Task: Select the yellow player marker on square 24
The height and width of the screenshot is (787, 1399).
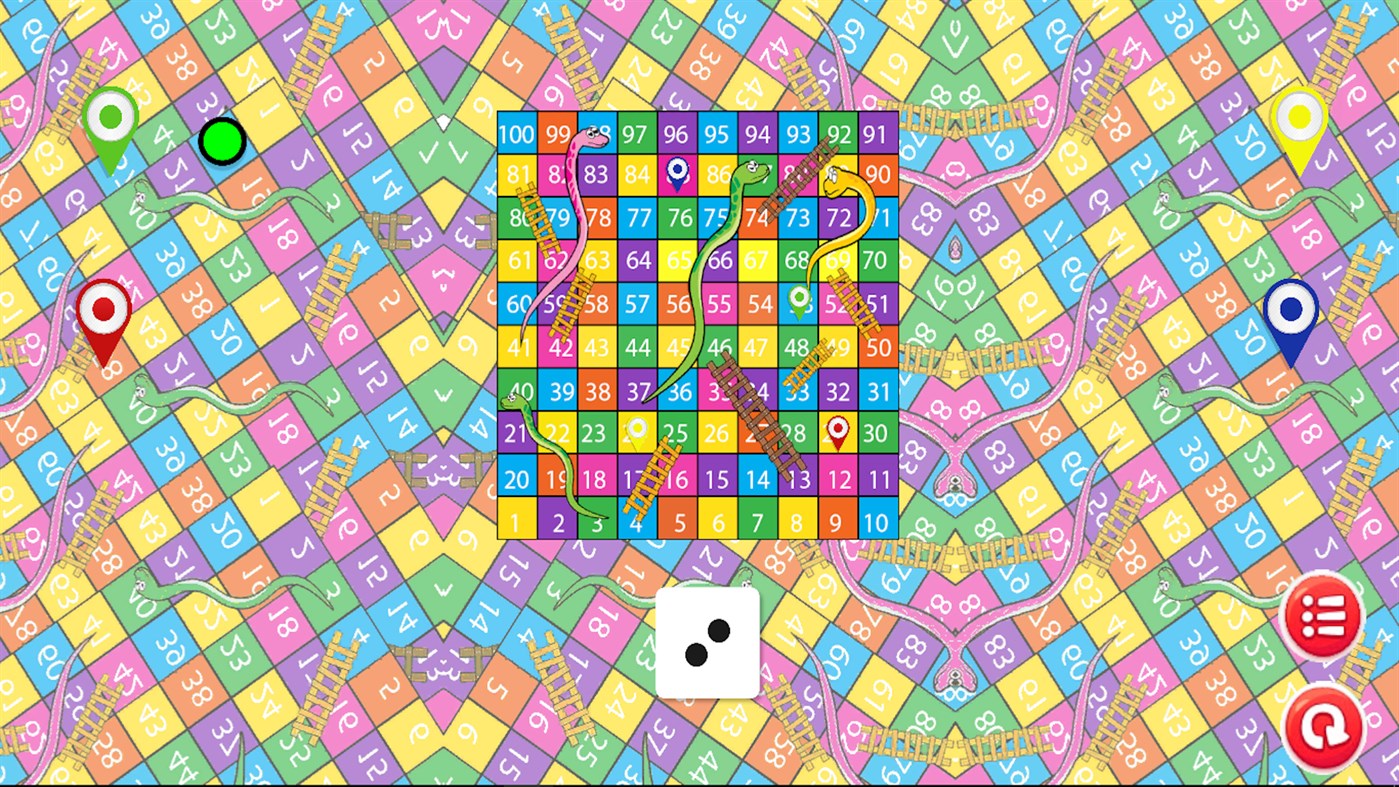Action: click(x=637, y=428)
